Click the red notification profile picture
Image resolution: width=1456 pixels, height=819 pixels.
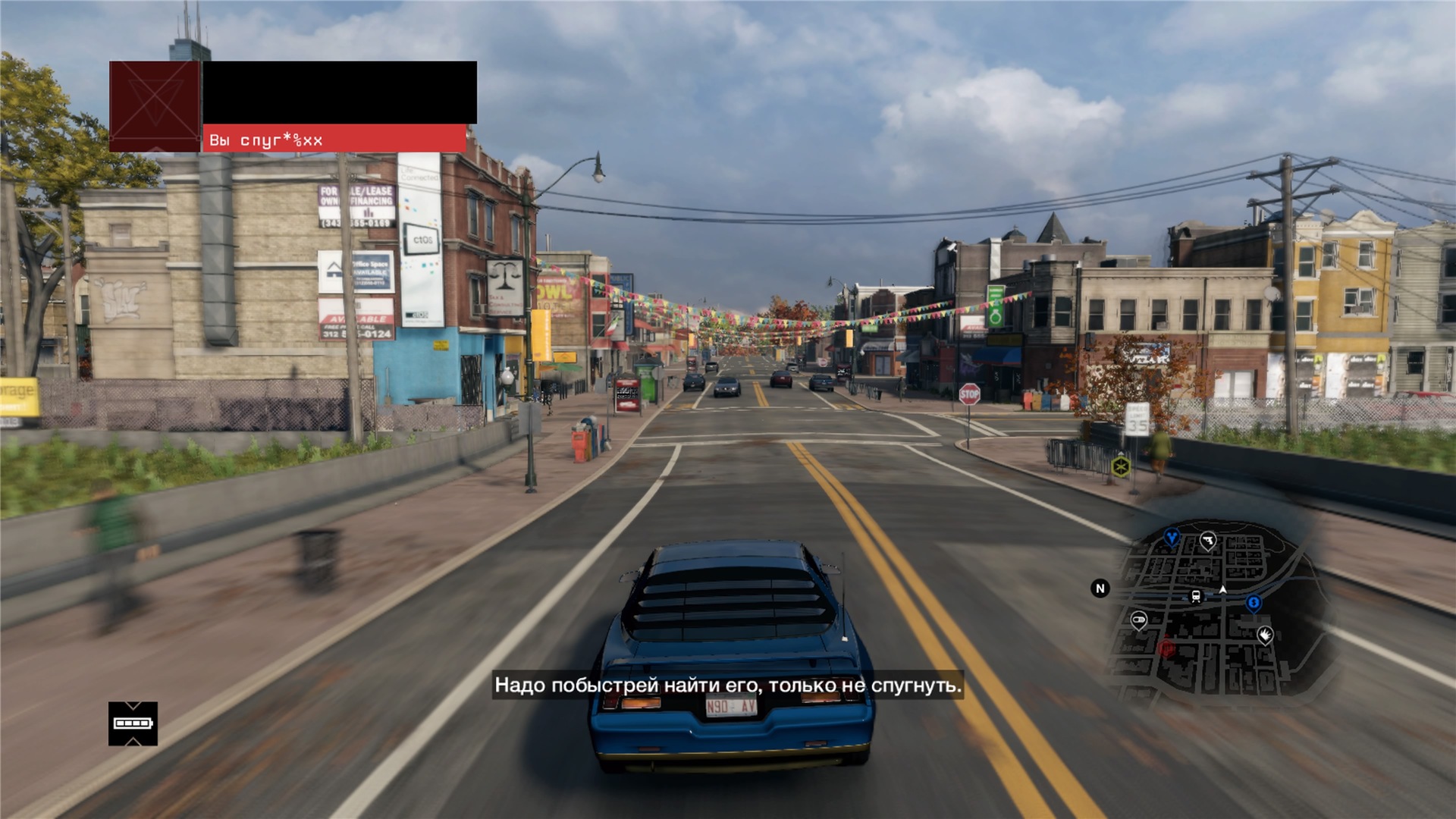click(155, 106)
